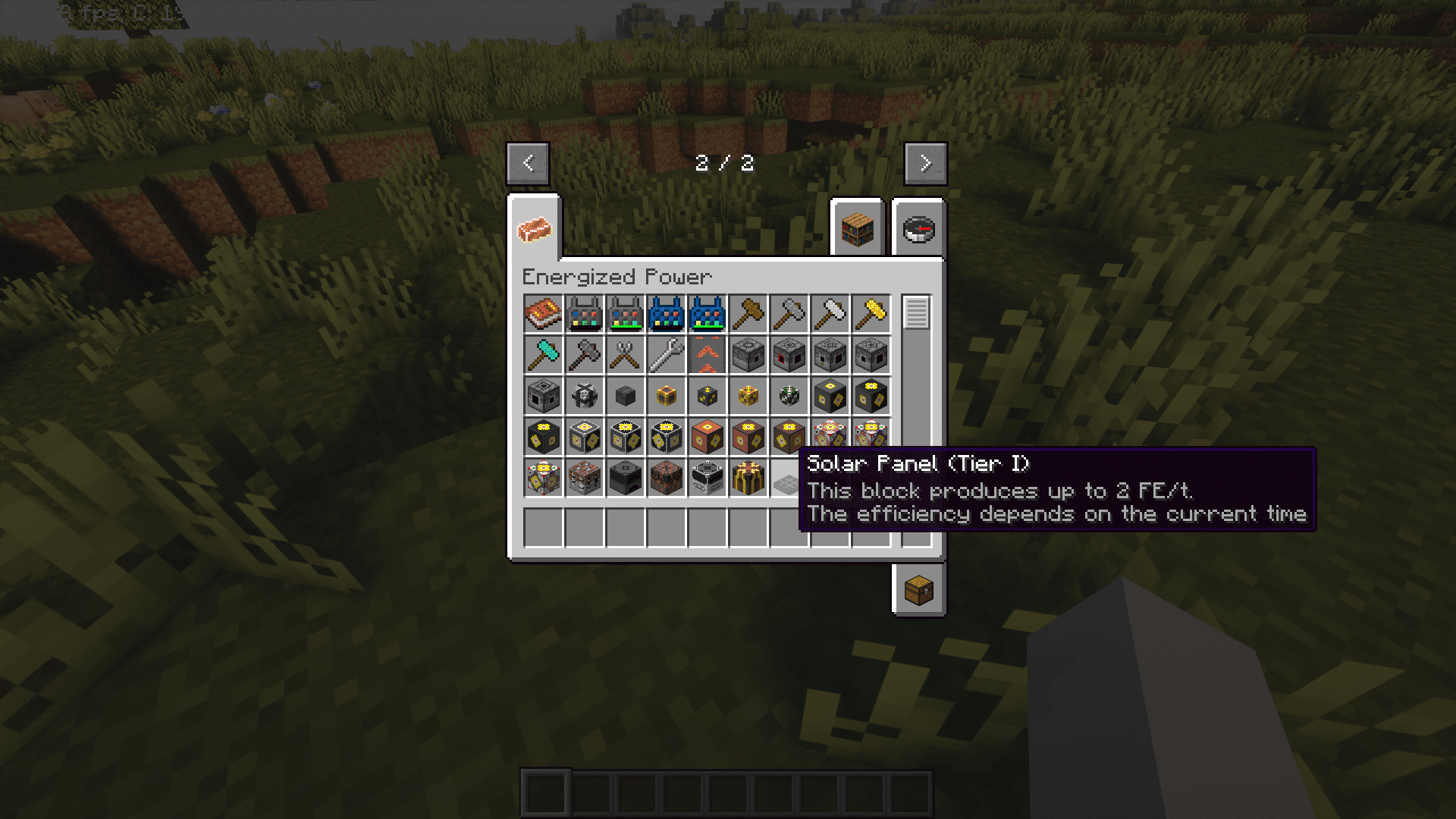This screenshot has width=1456, height=819.
Task: Pick the yellow and black striped block
Action: pyautogui.click(x=748, y=479)
